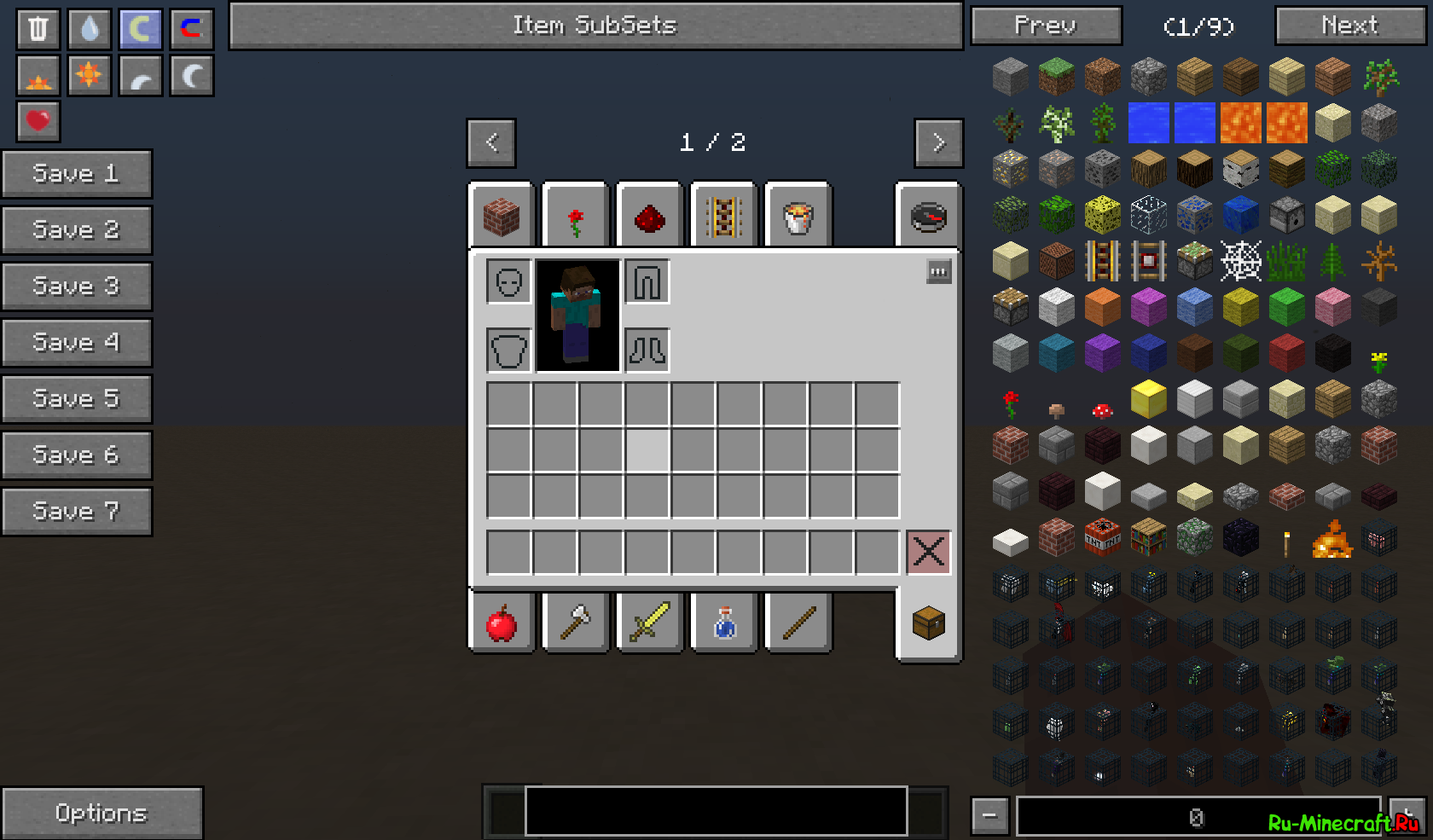The width and height of the screenshot is (1433, 840).
Task: Select the pink wool block swatch
Action: coord(1332,308)
